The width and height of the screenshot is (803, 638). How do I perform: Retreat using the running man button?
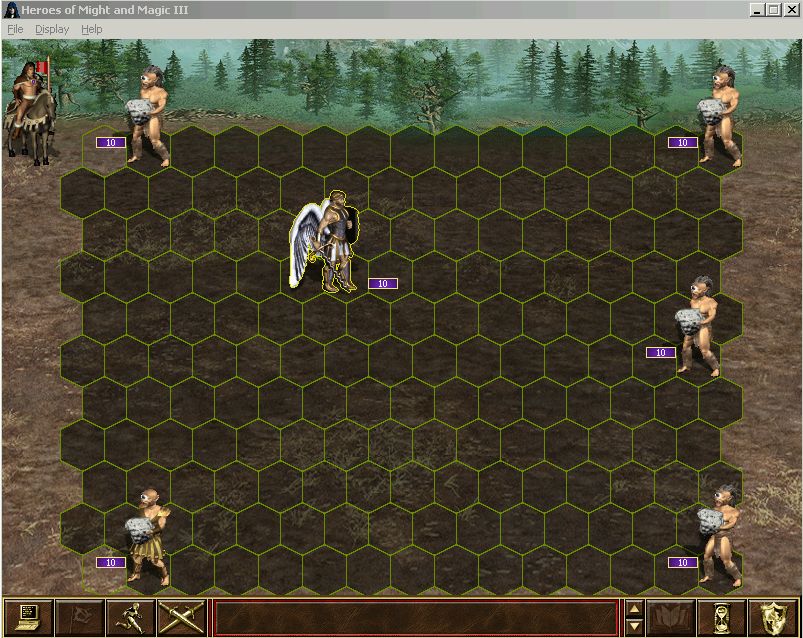pos(130,617)
